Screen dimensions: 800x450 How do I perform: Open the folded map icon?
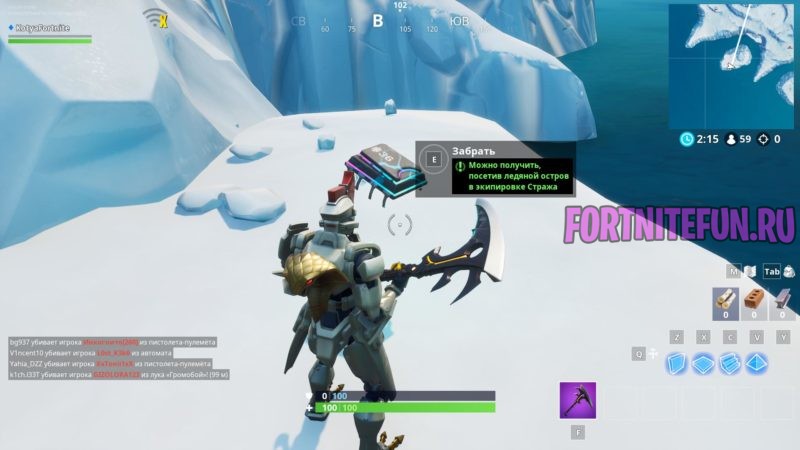[749, 271]
